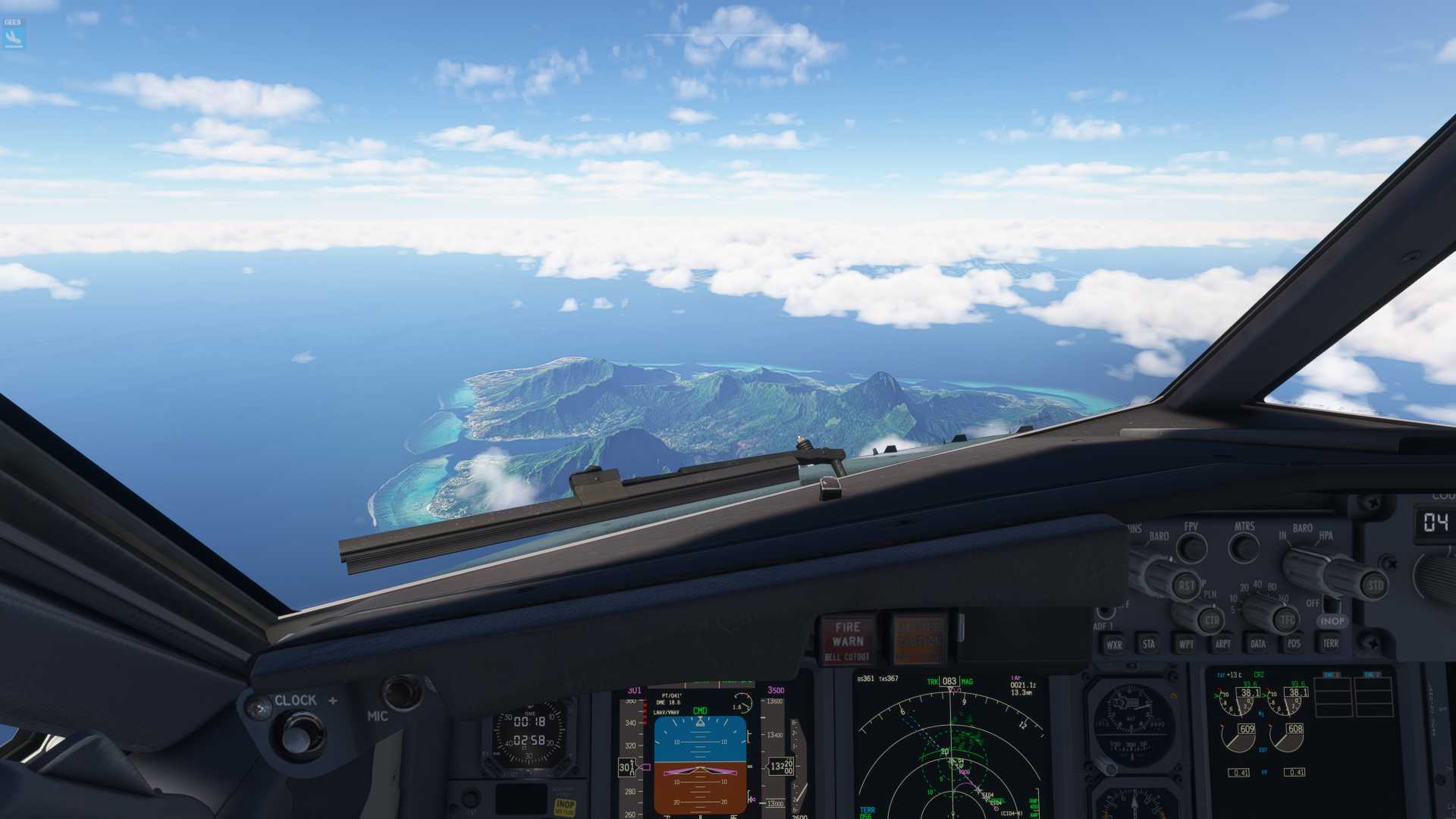Screen dimensions: 1456x819
Task: Show airports with the ARPT button
Action: [x=1222, y=644]
